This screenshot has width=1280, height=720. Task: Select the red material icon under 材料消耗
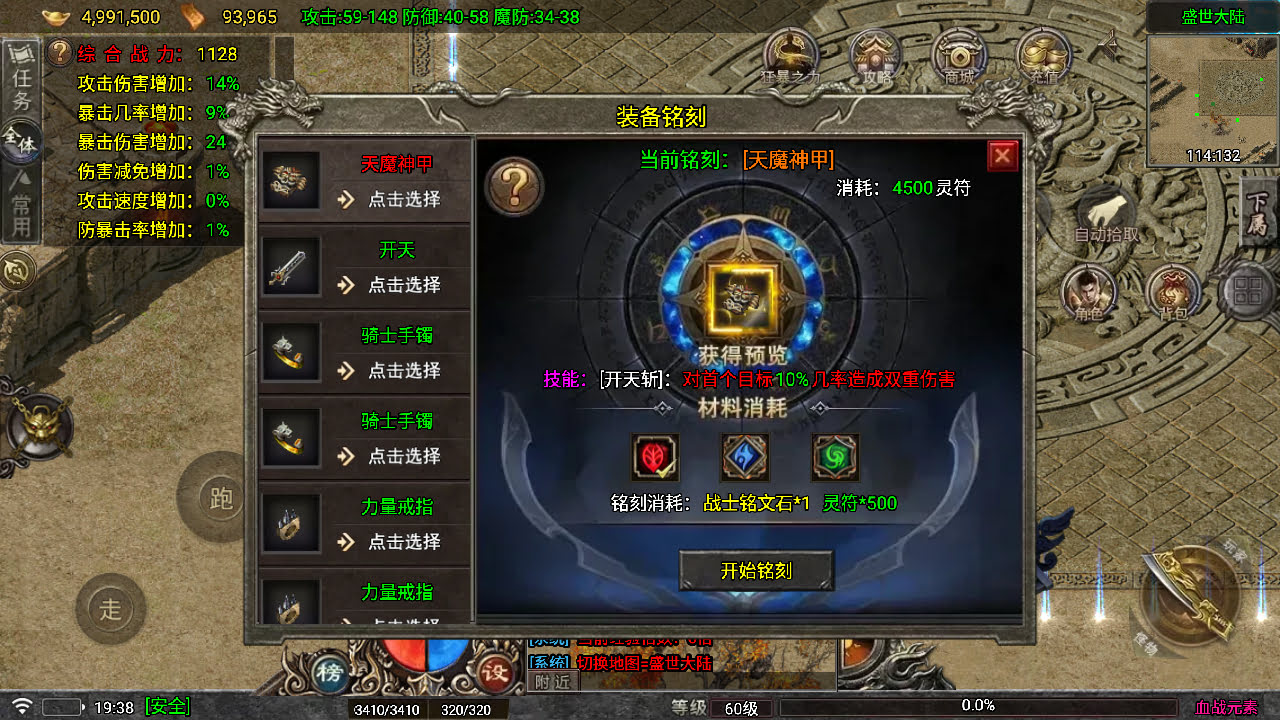click(655, 456)
